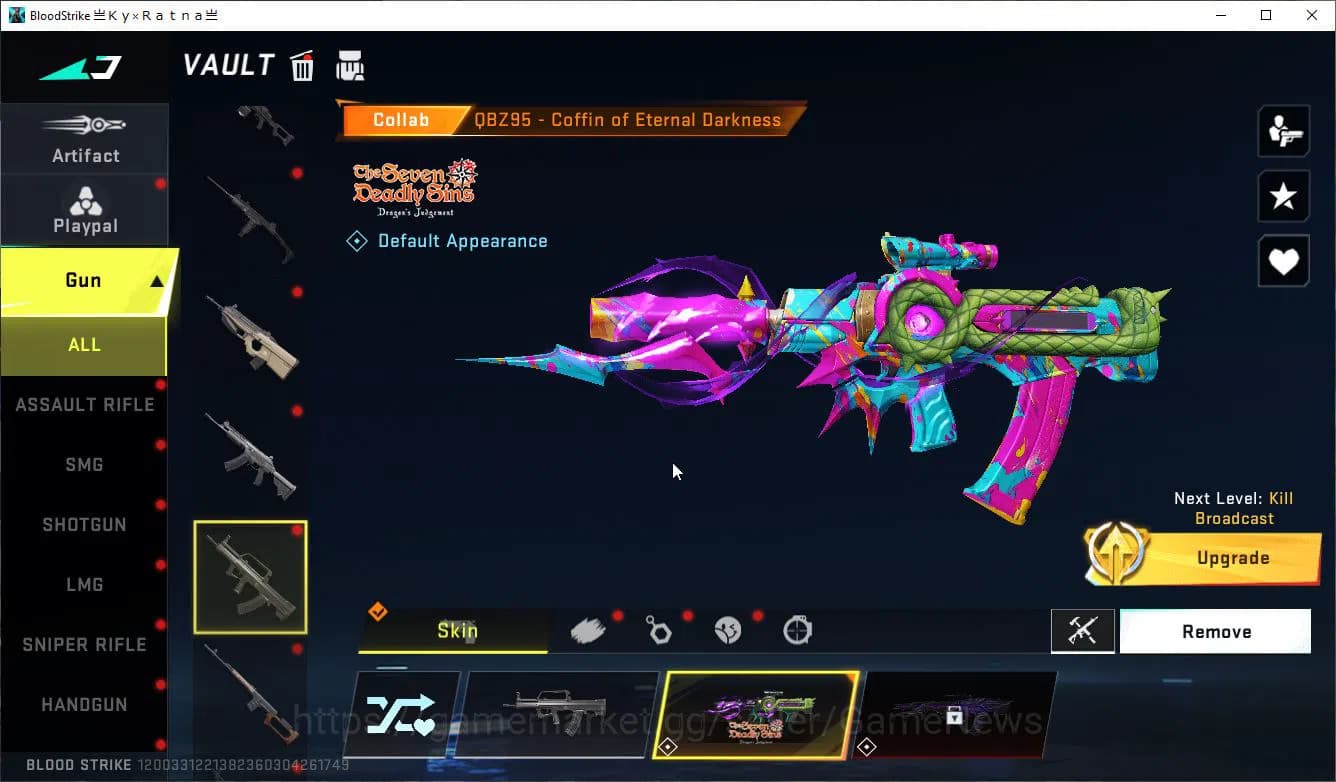Open the character pose icon on the right
The width and height of the screenshot is (1336, 782).
[1283, 130]
